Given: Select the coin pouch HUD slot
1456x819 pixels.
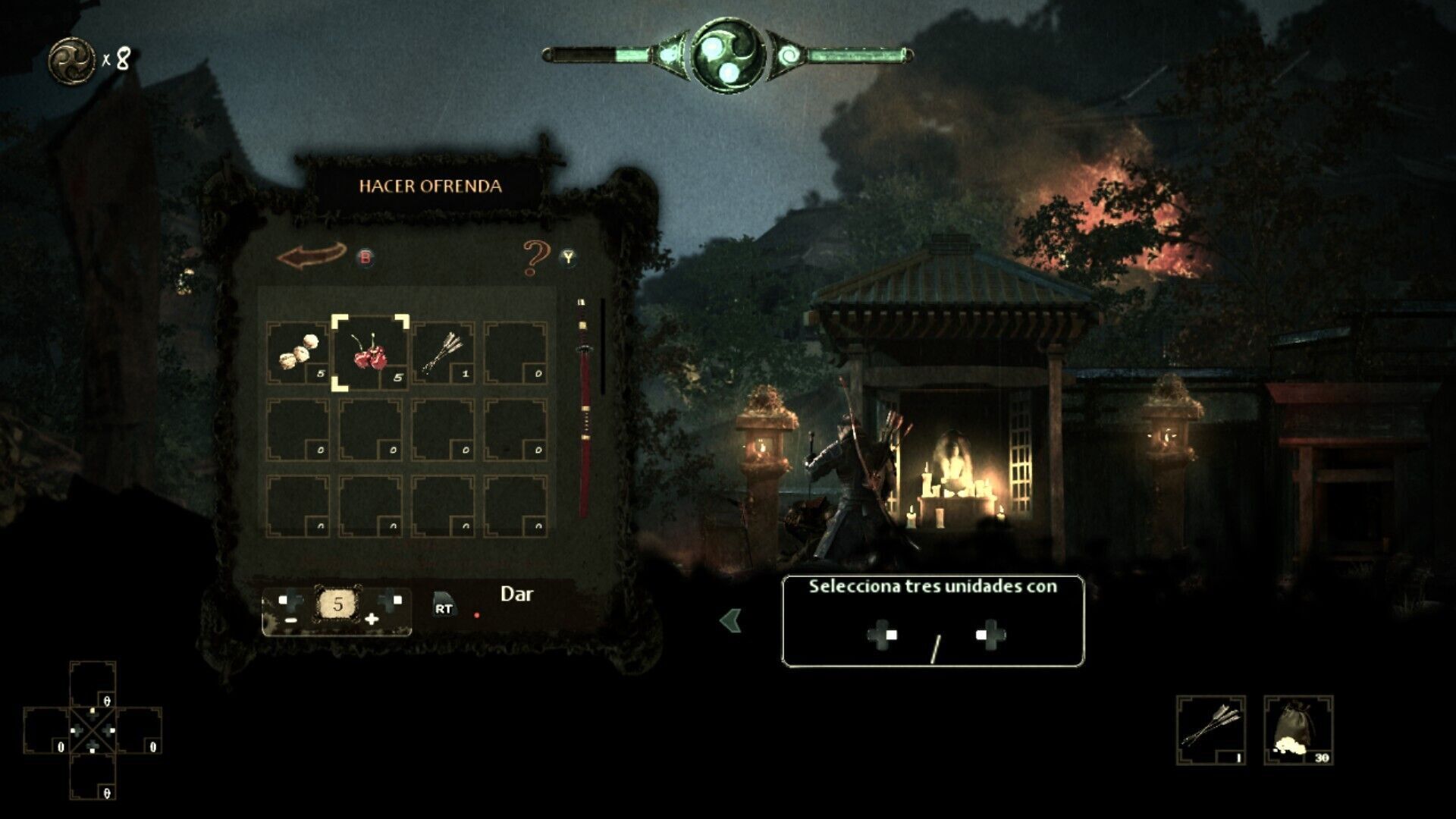Looking at the screenshot, I should pos(1298,730).
